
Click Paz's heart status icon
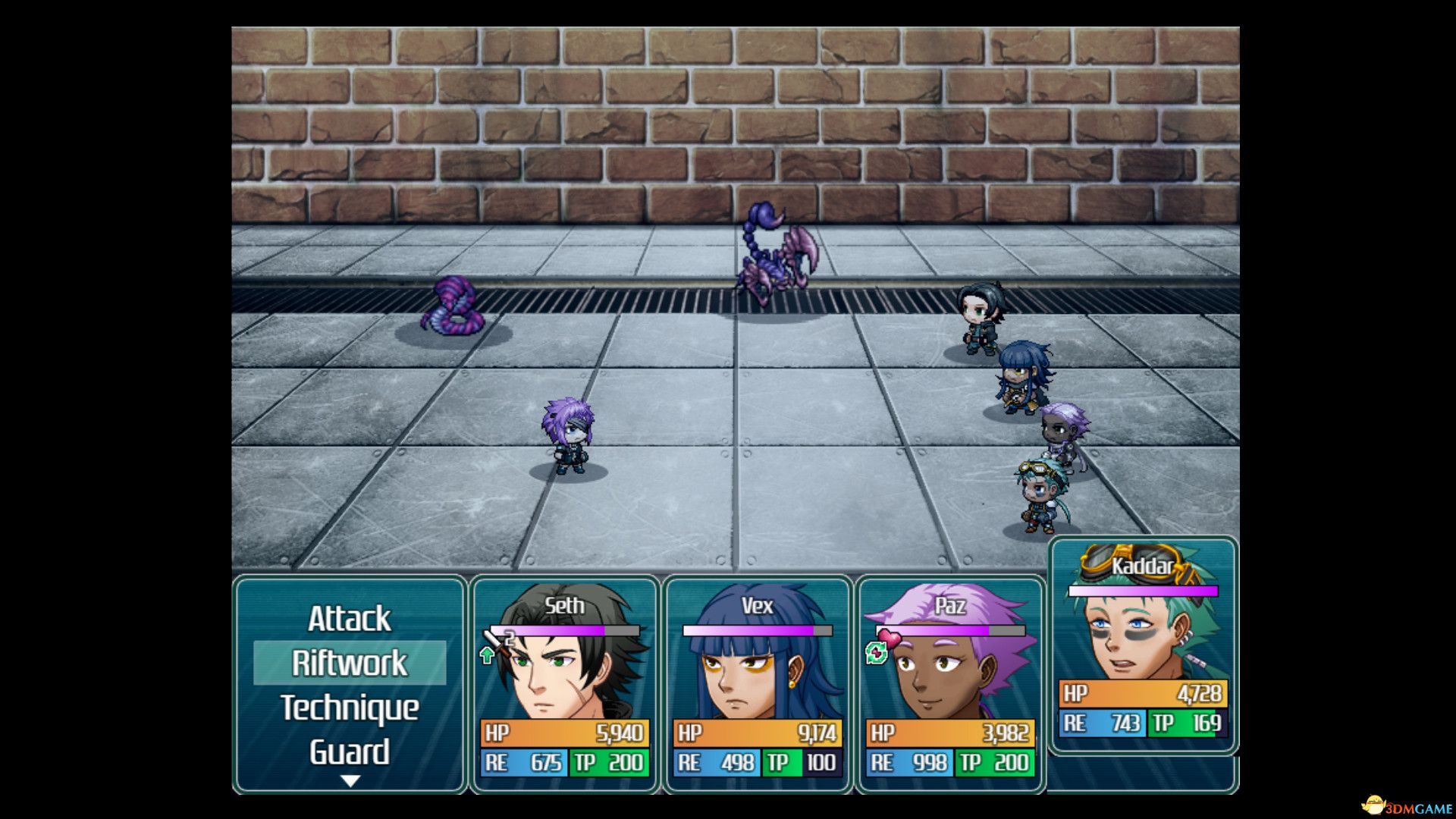click(x=888, y=638)
